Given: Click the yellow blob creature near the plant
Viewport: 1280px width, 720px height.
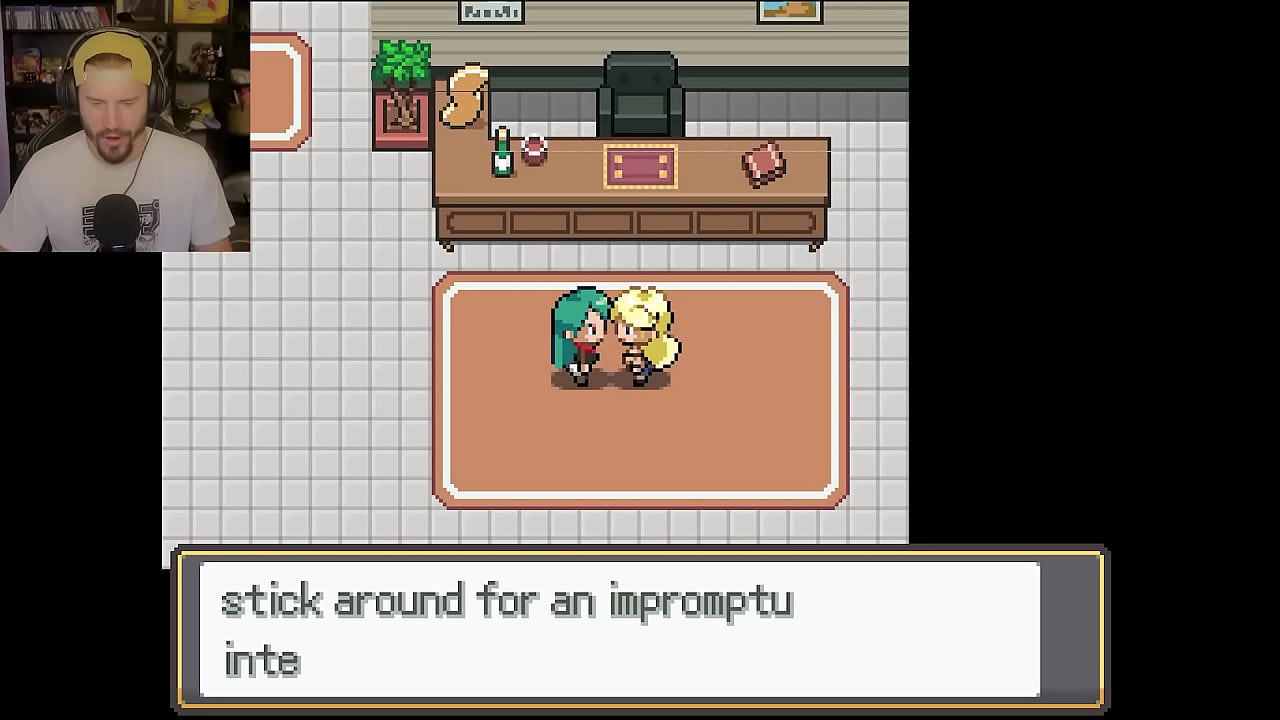Looking at the screenshot, I should pyautogui.click(x=467, y=95).
